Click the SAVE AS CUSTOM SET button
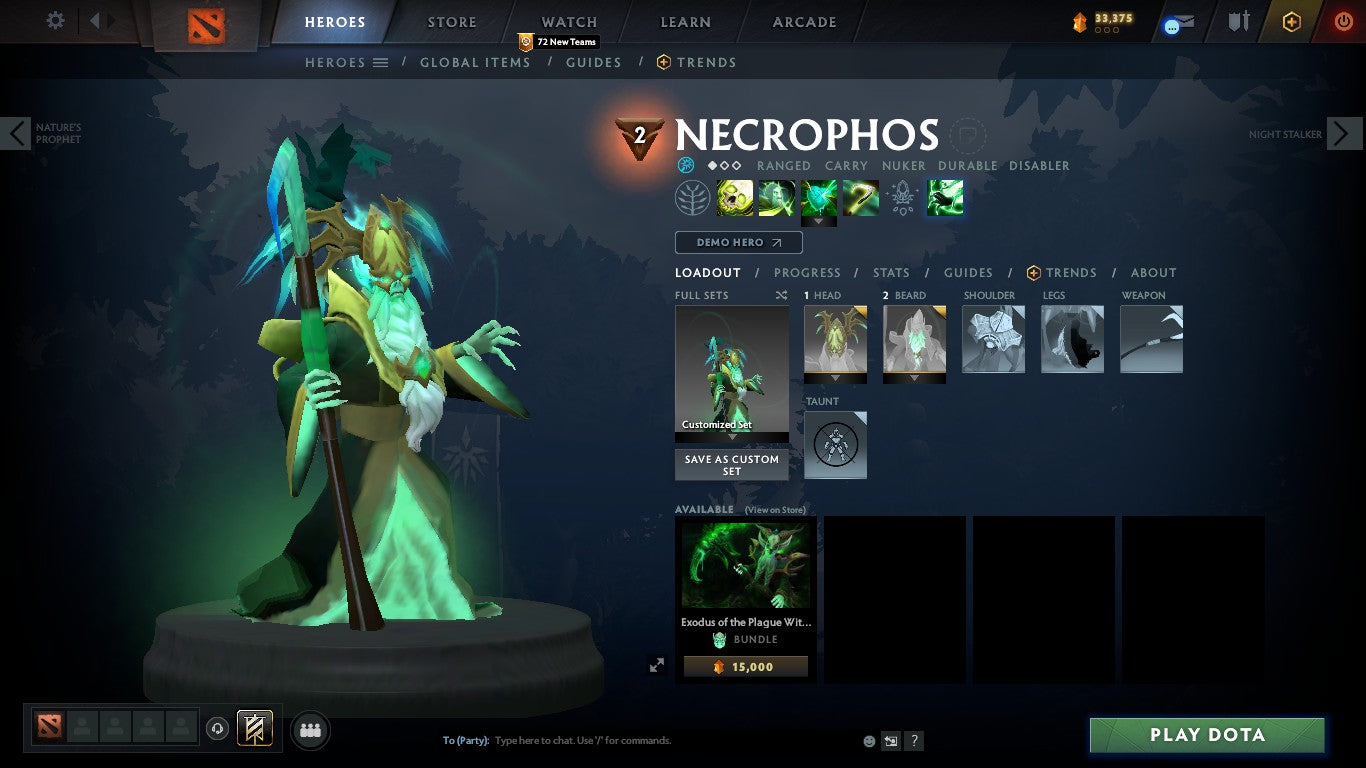1366x768 pixels. point(731,465)
